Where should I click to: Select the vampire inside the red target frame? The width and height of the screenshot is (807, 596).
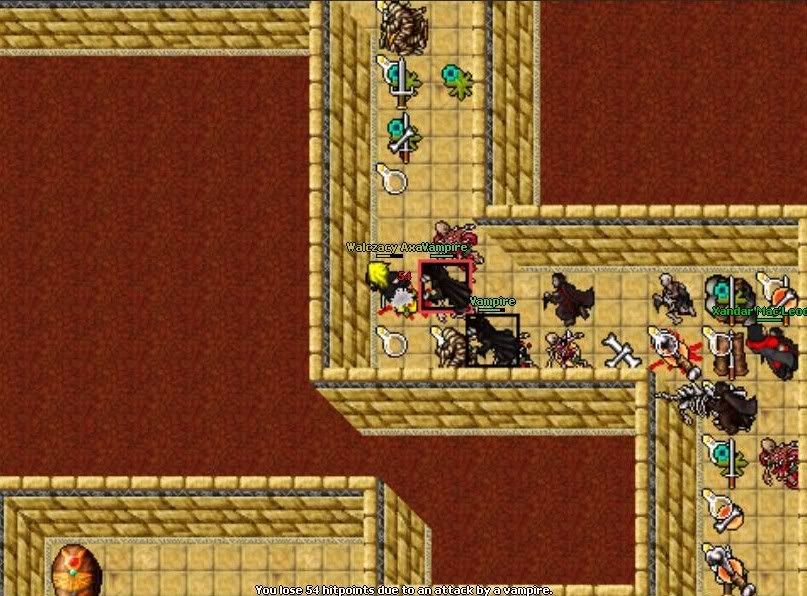(x=445, y=287)
